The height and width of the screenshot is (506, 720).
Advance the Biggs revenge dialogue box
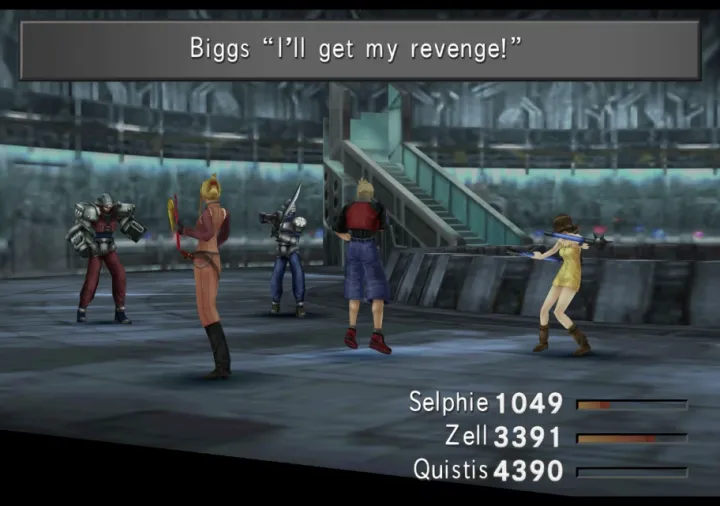click(359, 50)
